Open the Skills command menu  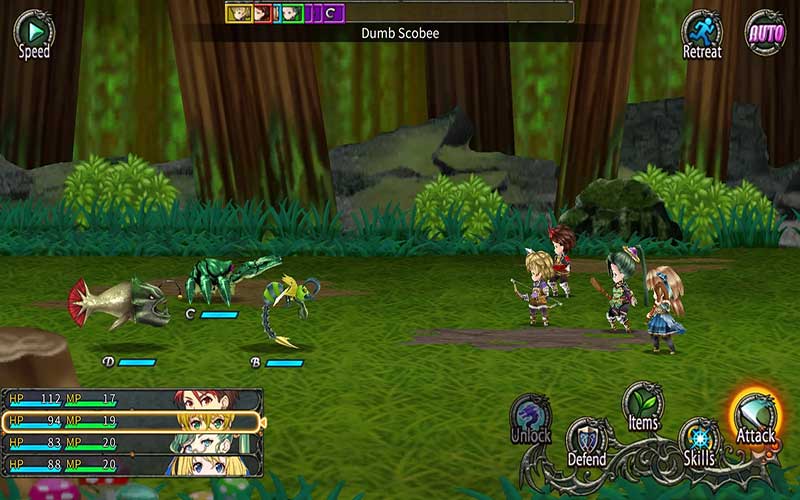699,442
